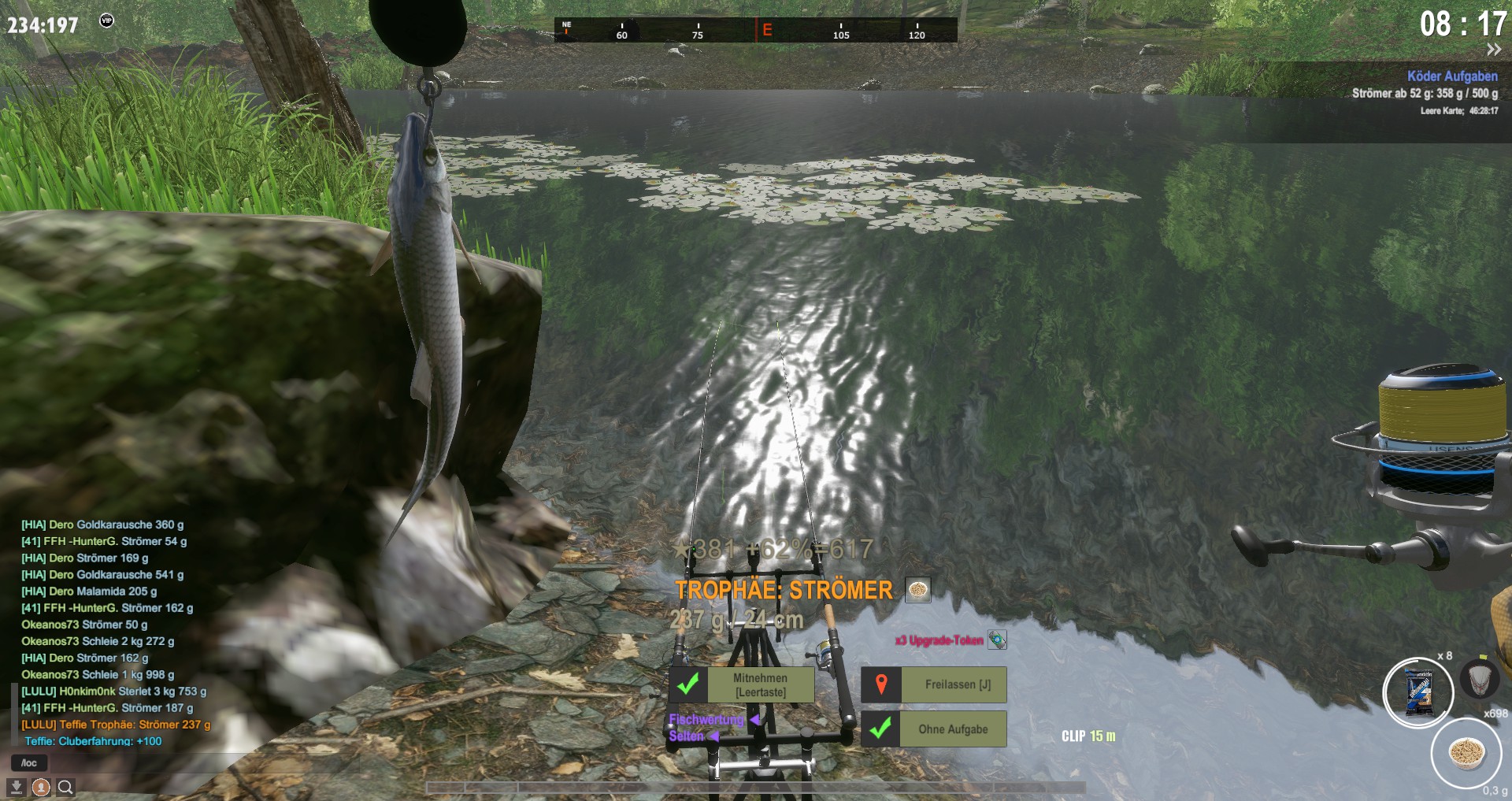Click the double-arrow expander below the clock
1512x801 pixels.
(1493, 50)
